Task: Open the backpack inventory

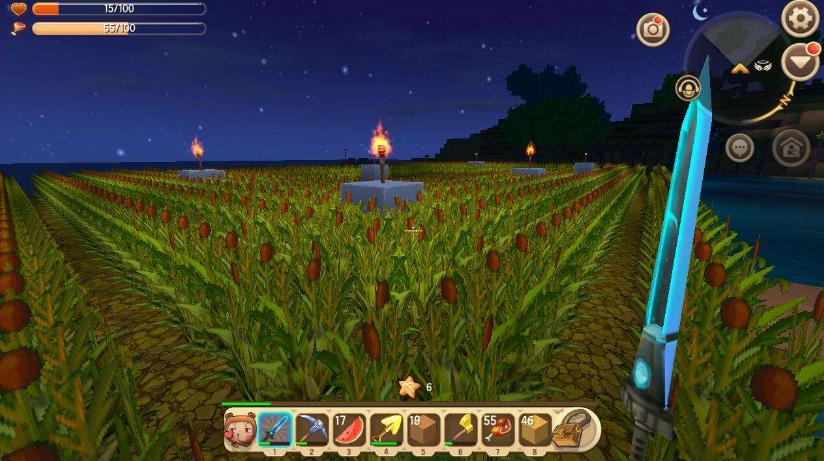Action: [576, 429]
